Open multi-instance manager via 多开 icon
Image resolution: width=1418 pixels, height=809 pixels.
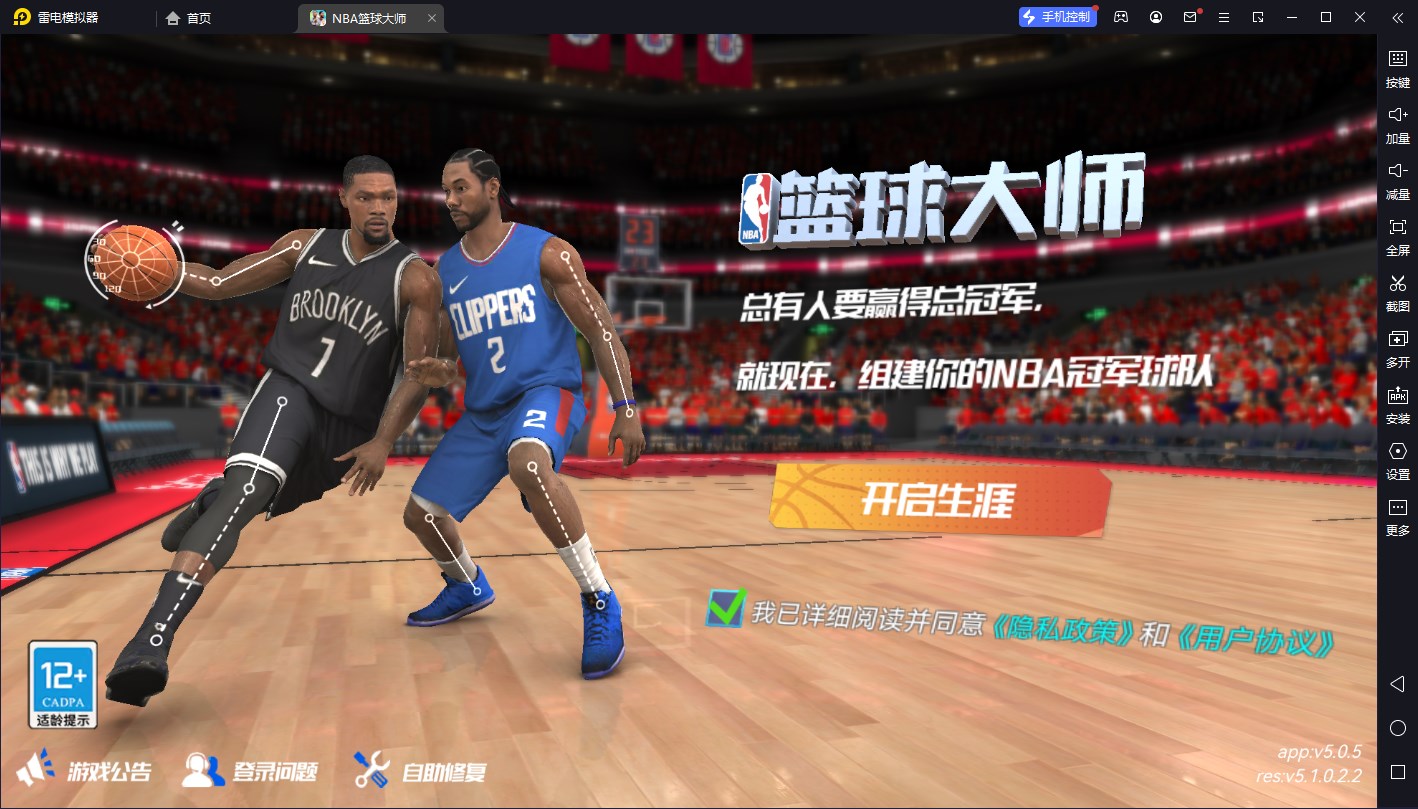coord(1397,350)
